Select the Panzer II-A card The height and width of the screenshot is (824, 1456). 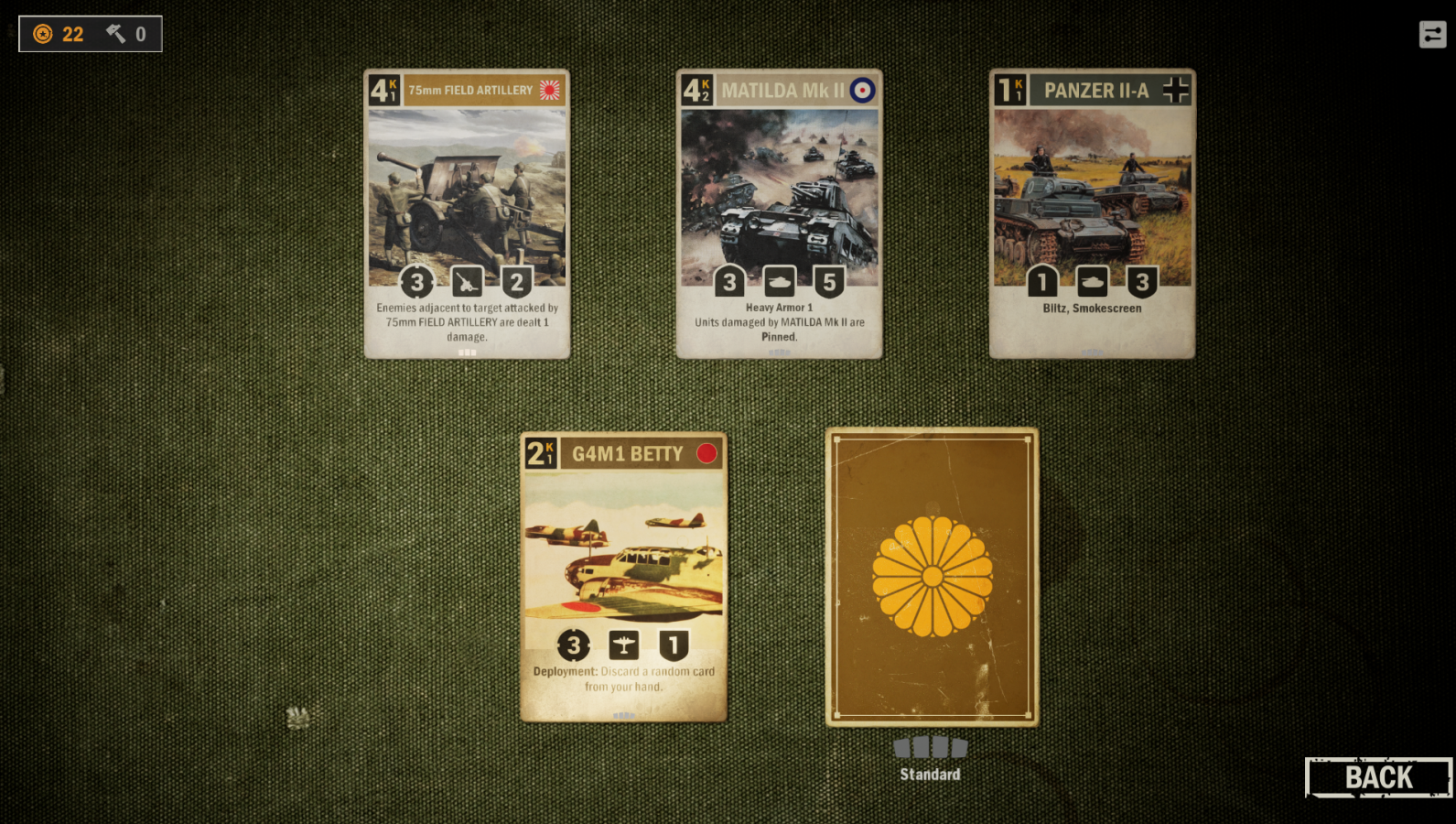coord(1093,212)
